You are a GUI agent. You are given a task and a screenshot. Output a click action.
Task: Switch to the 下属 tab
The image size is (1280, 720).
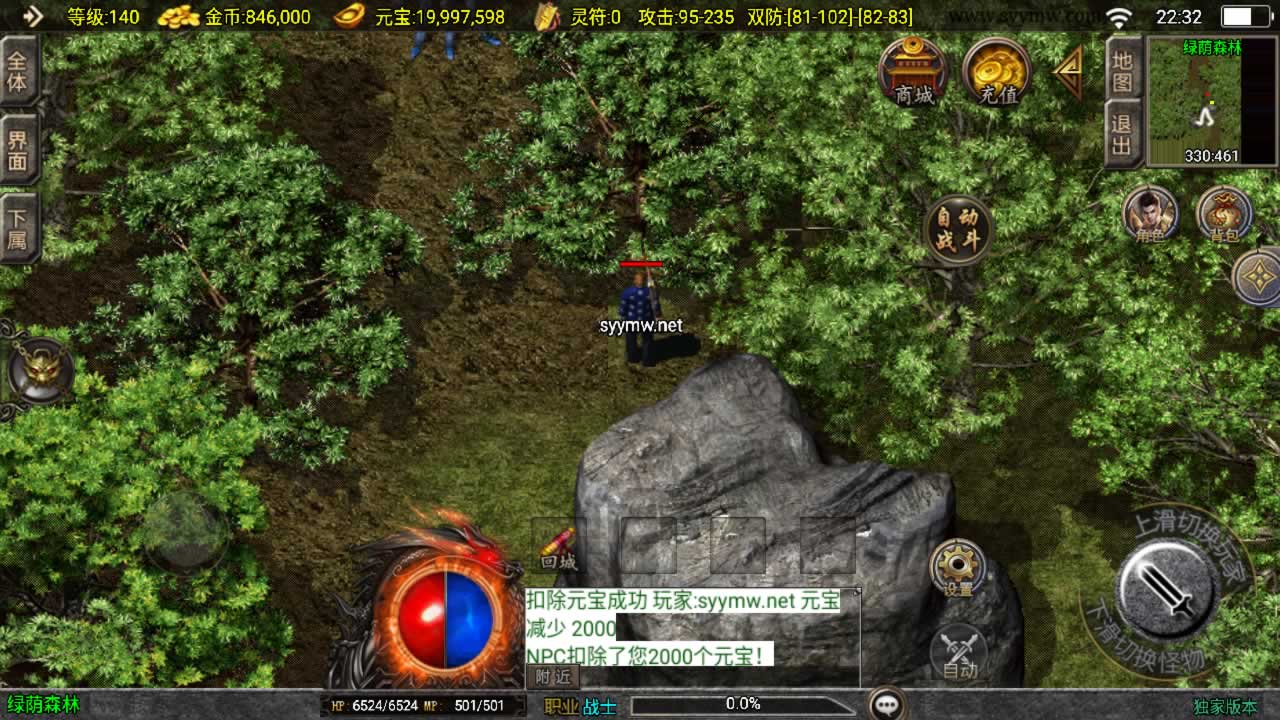pyautogui.click(x=18, y=228)
